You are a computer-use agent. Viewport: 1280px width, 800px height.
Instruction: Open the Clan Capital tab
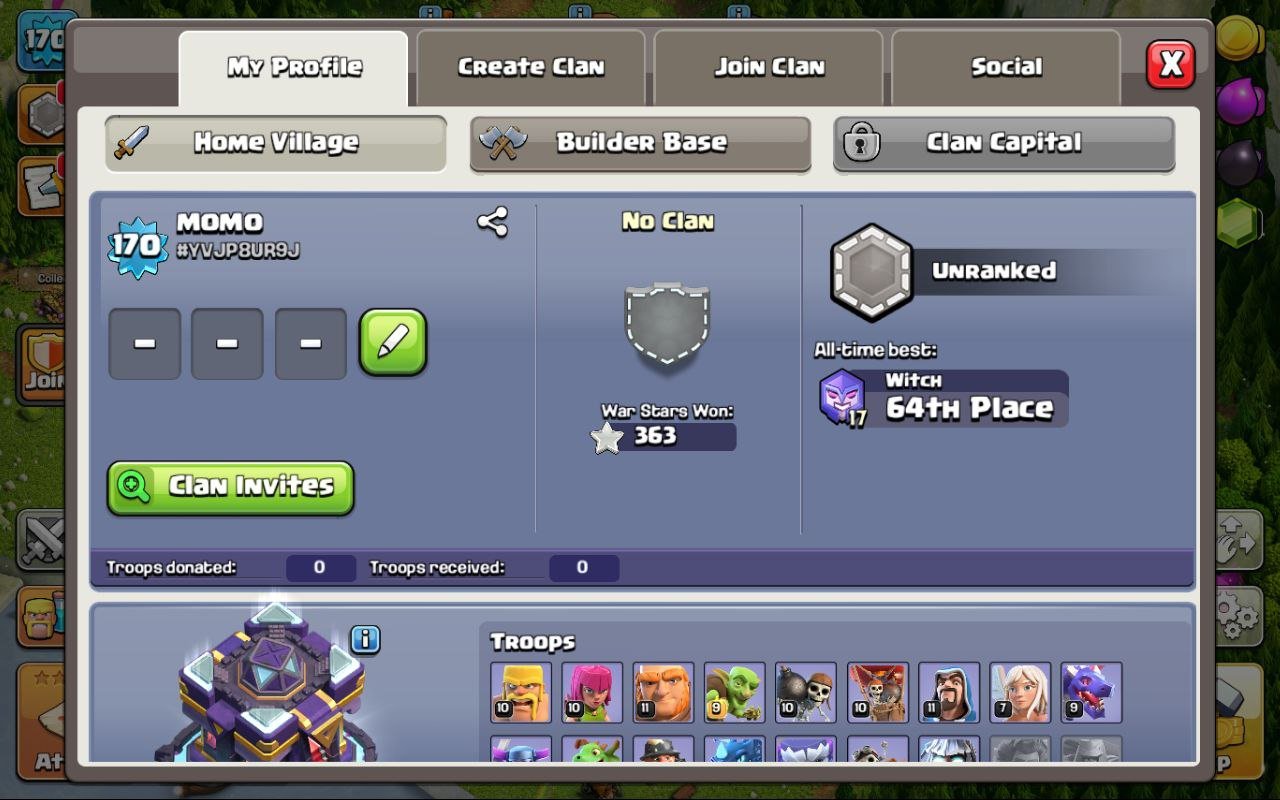pos(1004,142)
